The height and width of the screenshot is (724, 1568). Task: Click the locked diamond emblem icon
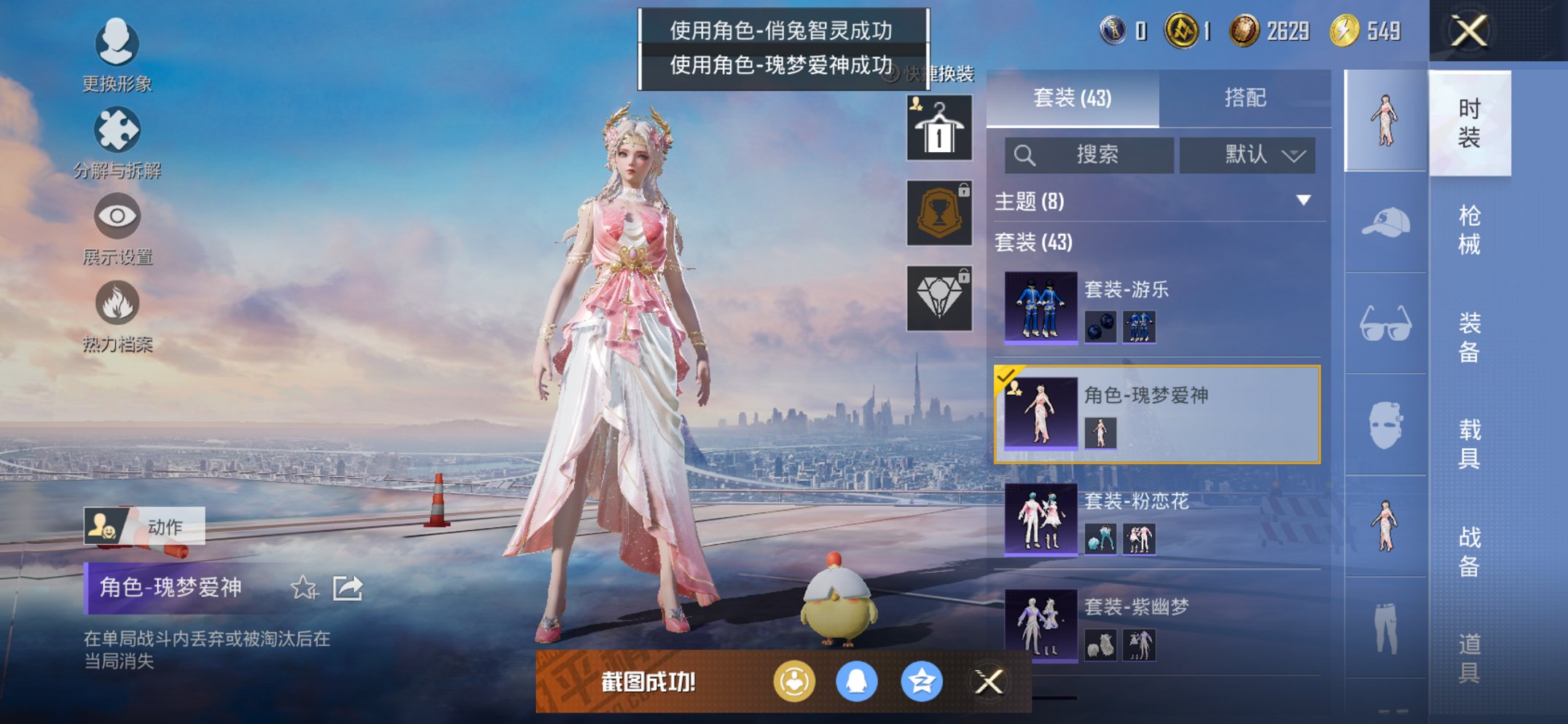[940, 299]
